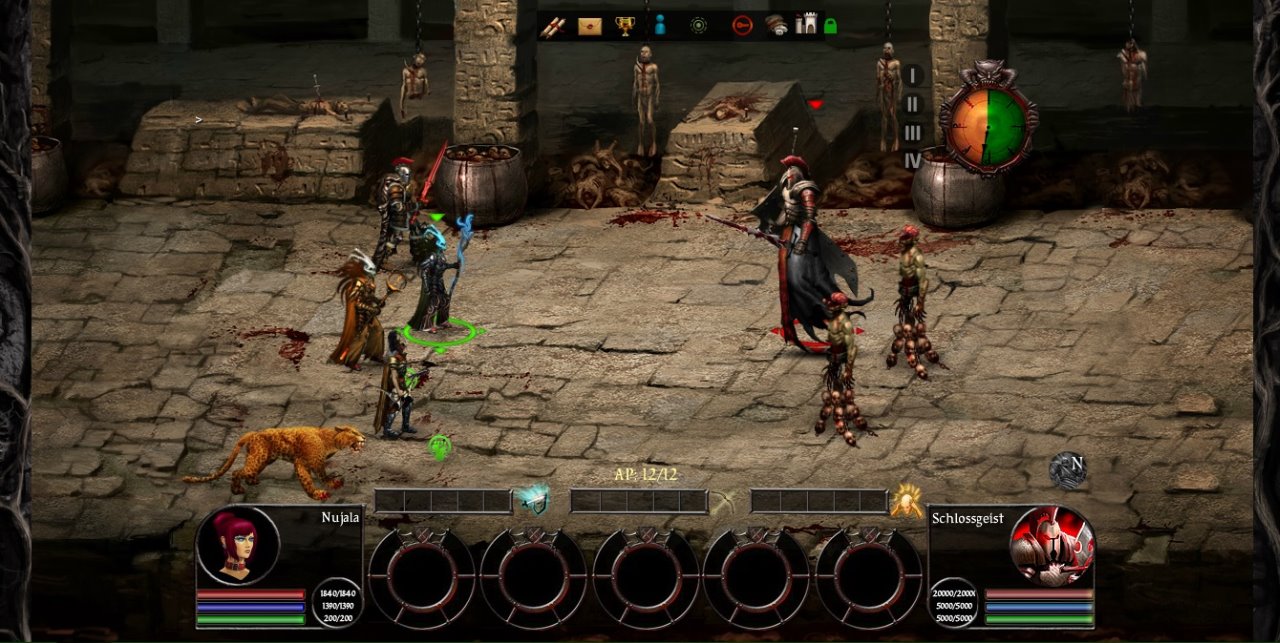Click the round N compass button
Viewport: 1280px width, 643px height.
(x=1068, y=470)
